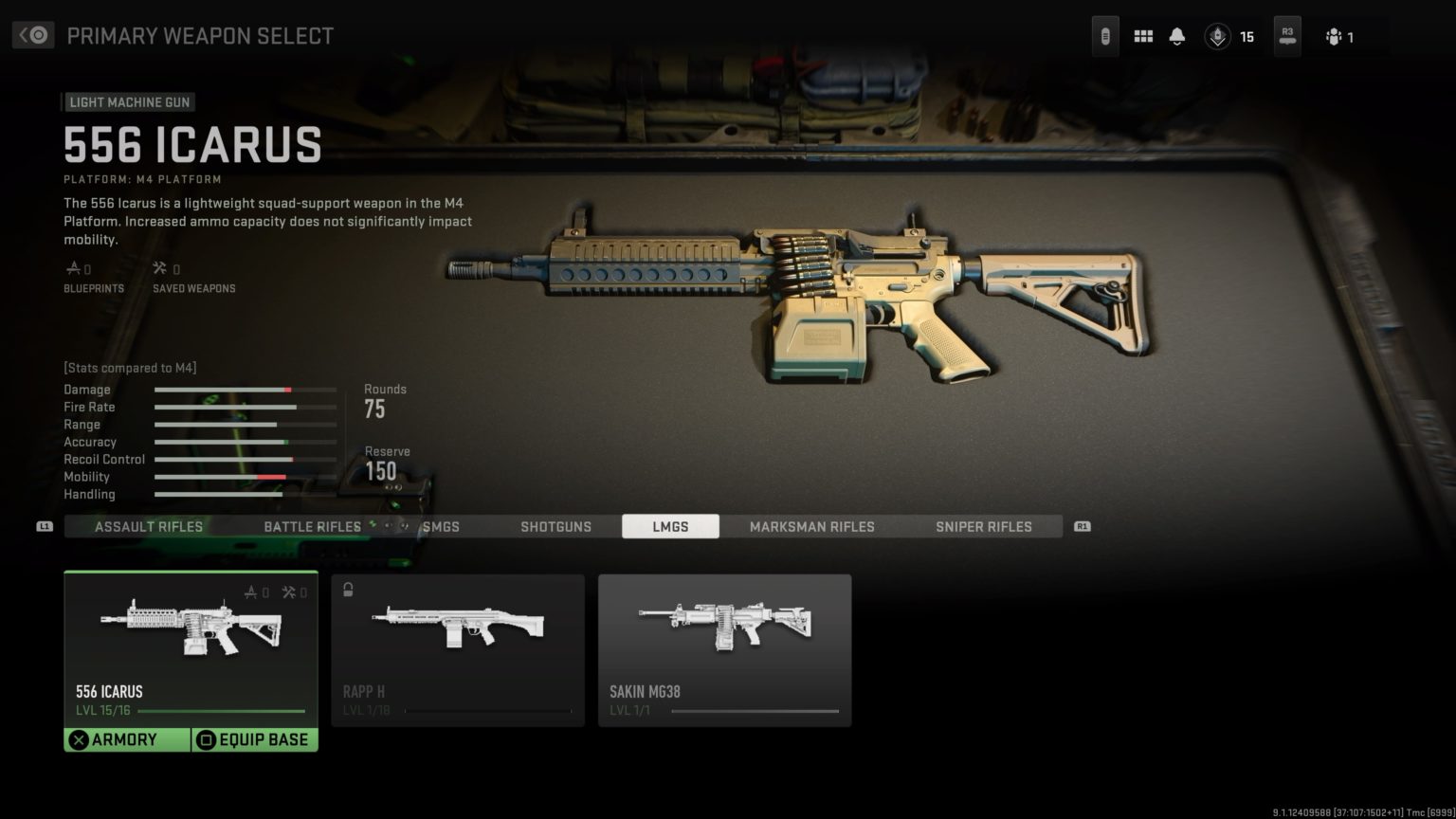Screen dimensions: 1456x819
Task: Click the Blueprints icon under the weapon description
Action: 74,268
